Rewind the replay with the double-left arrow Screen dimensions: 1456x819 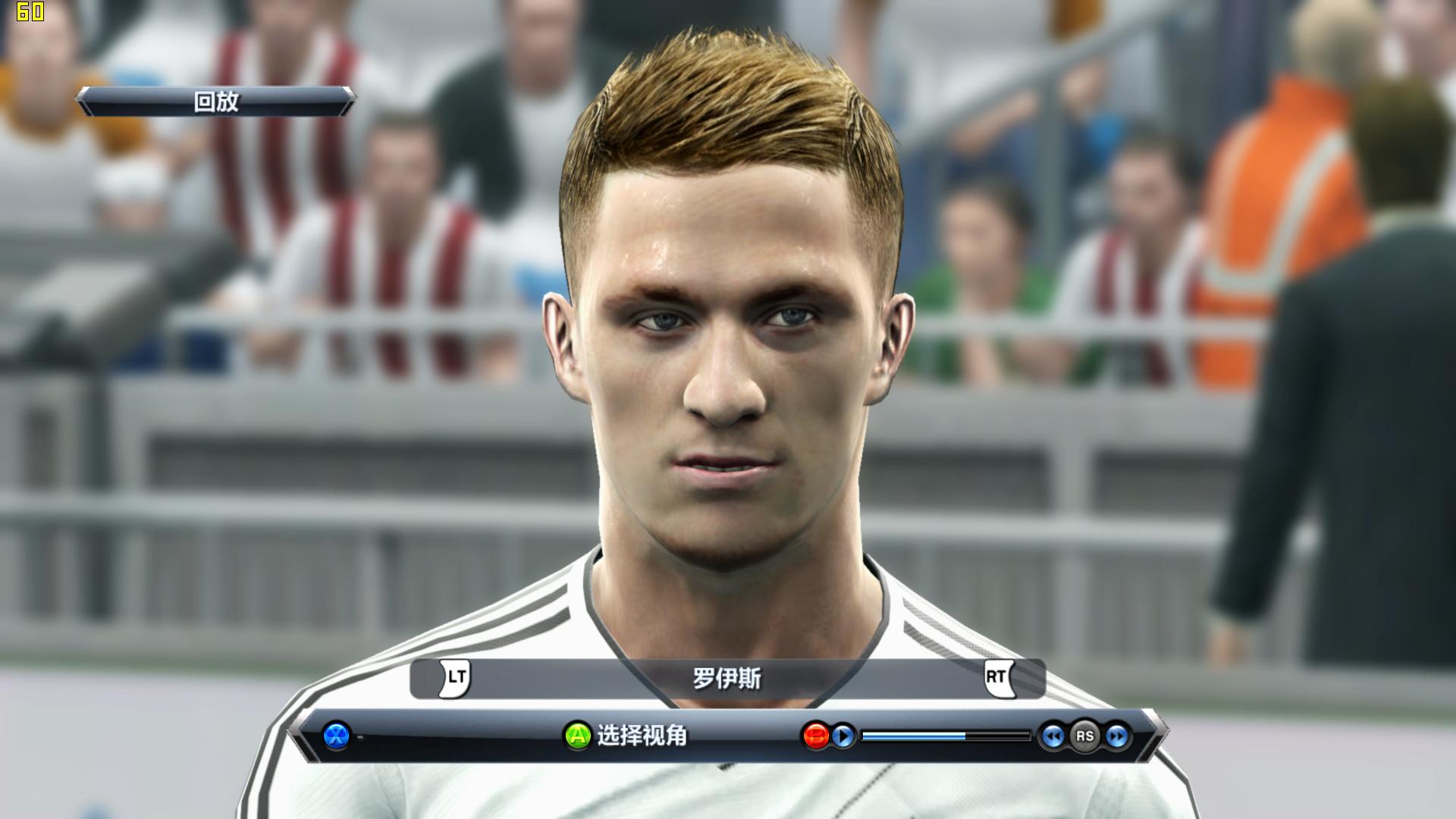click(x=1052, y=736)
